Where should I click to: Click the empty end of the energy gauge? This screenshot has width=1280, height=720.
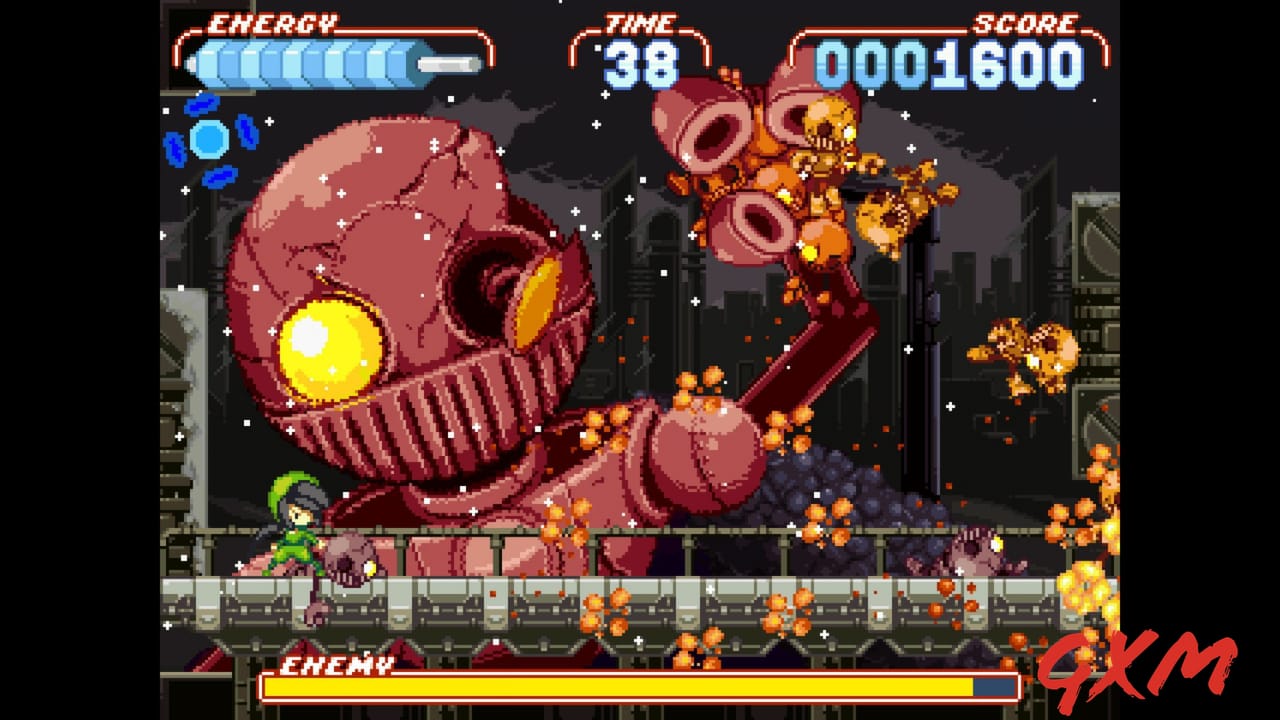pyautogui.click(x=448, y=62)
